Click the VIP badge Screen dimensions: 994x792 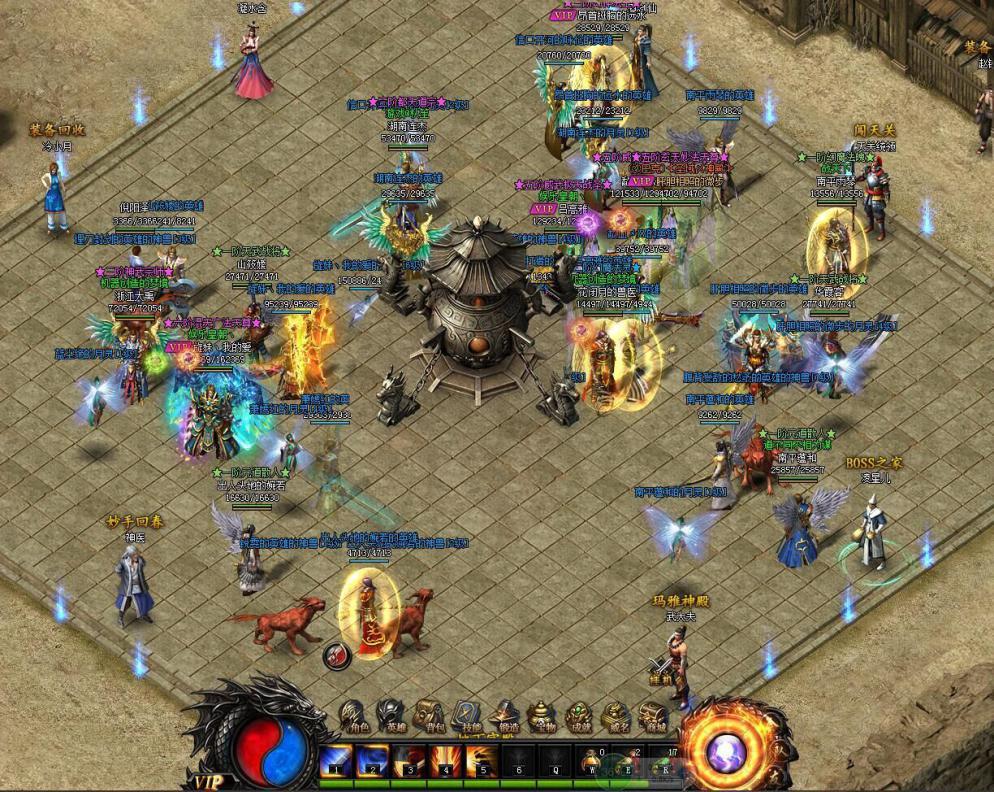tap(209, 780)
